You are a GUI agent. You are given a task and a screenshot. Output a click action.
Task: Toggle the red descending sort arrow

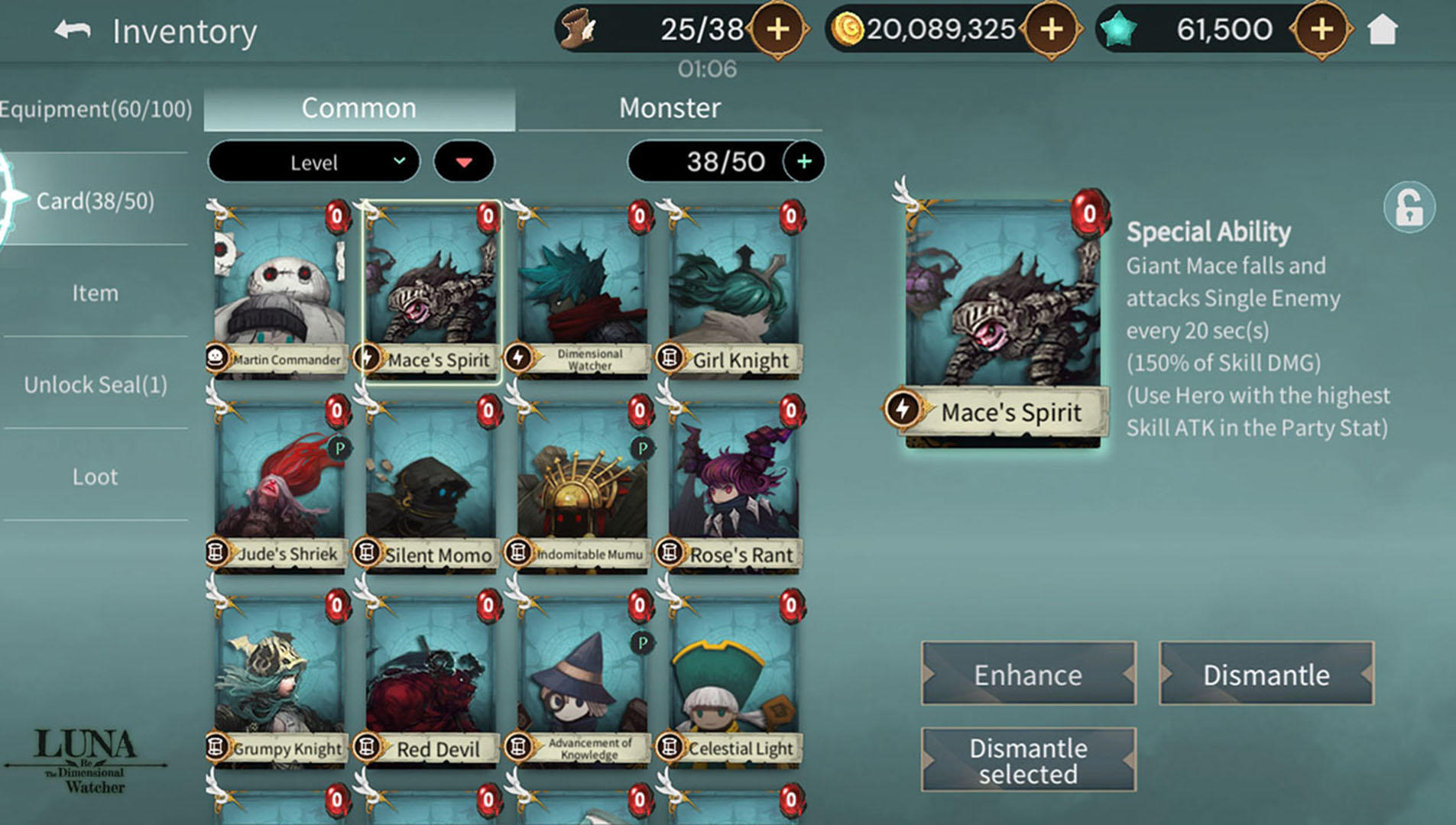tap(464, 161)
